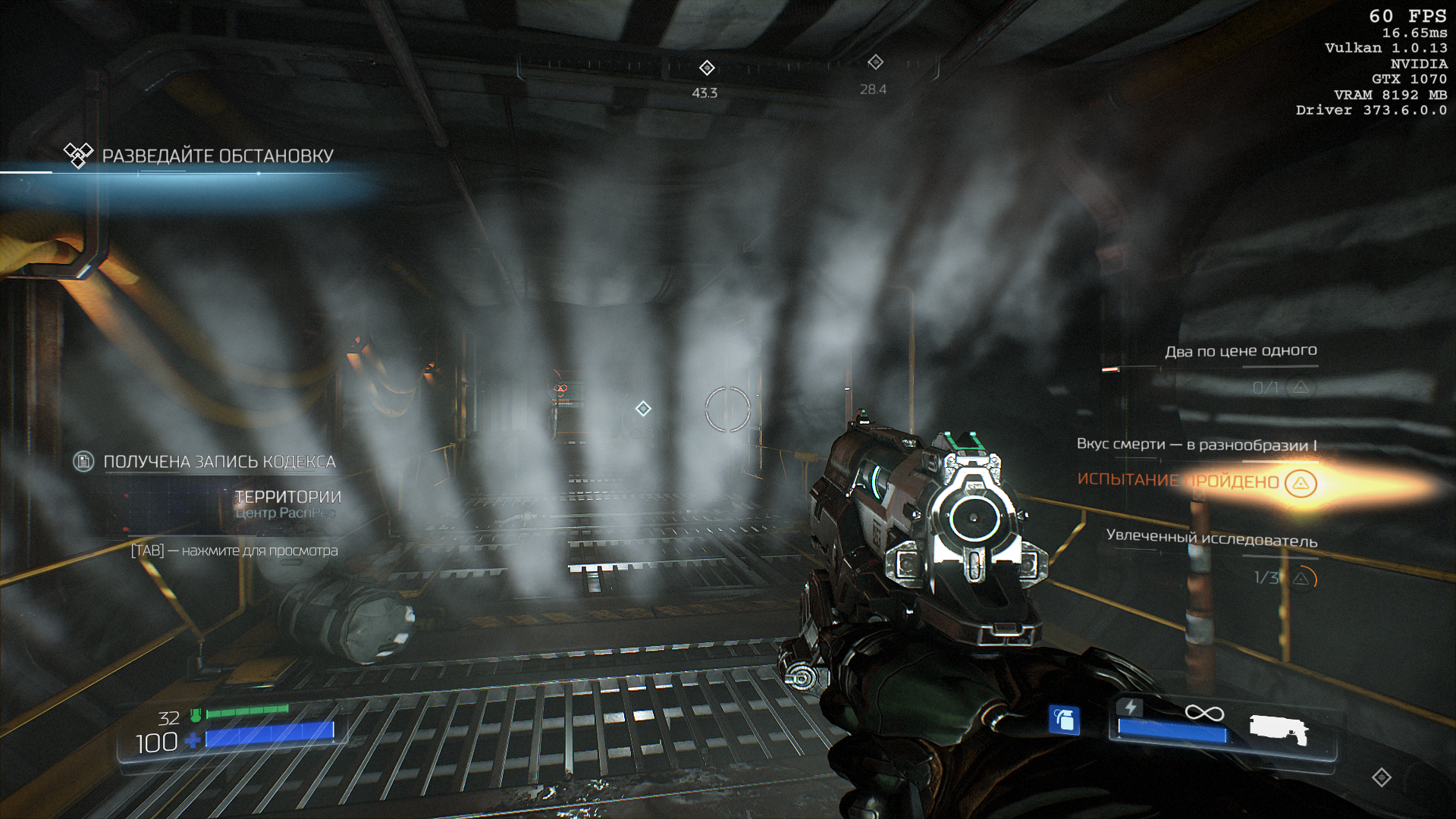Click the compass marker labeled 28.4
The width and height of the screenshot is (1456, 819).
pos(875,62)
